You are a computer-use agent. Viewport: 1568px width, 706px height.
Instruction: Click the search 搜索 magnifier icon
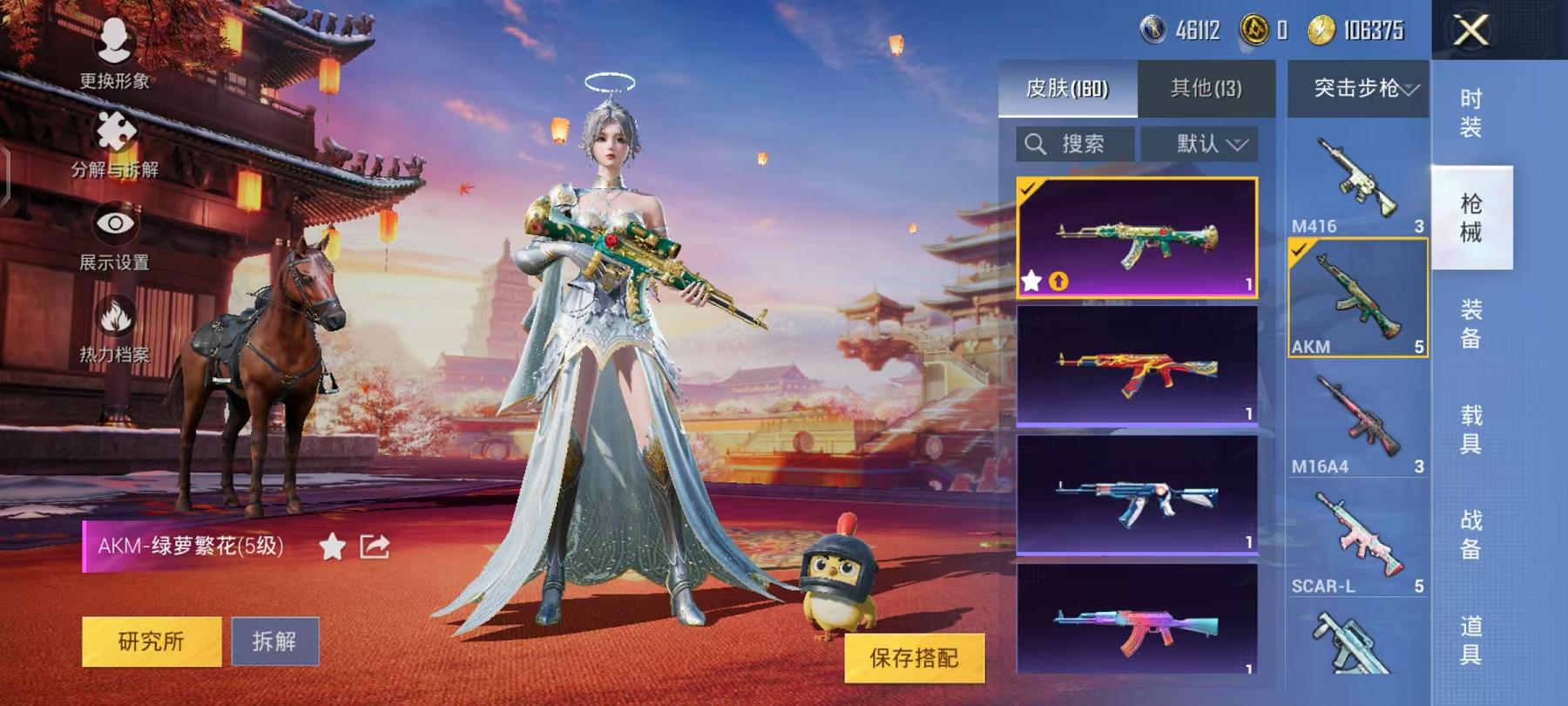[x=1036, y=143]
